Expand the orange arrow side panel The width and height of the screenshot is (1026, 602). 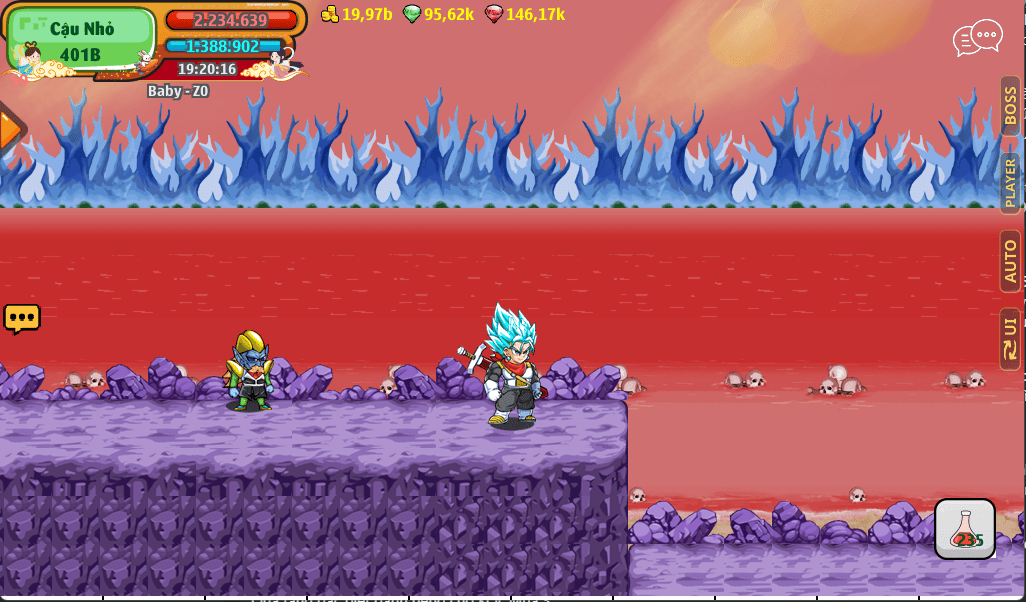coord(10,130)
